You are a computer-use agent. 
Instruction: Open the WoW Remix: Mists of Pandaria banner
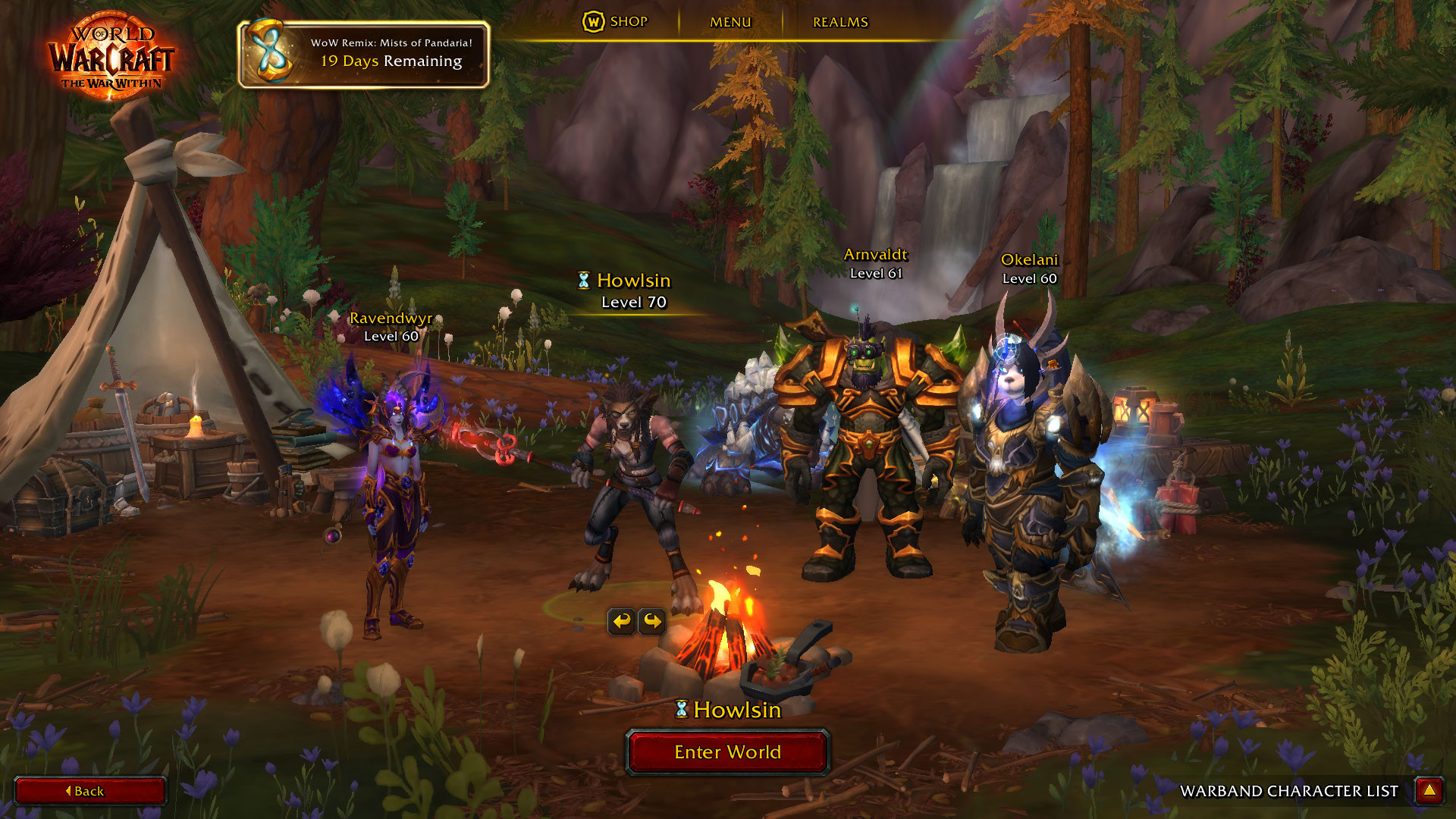coord(364,54)
